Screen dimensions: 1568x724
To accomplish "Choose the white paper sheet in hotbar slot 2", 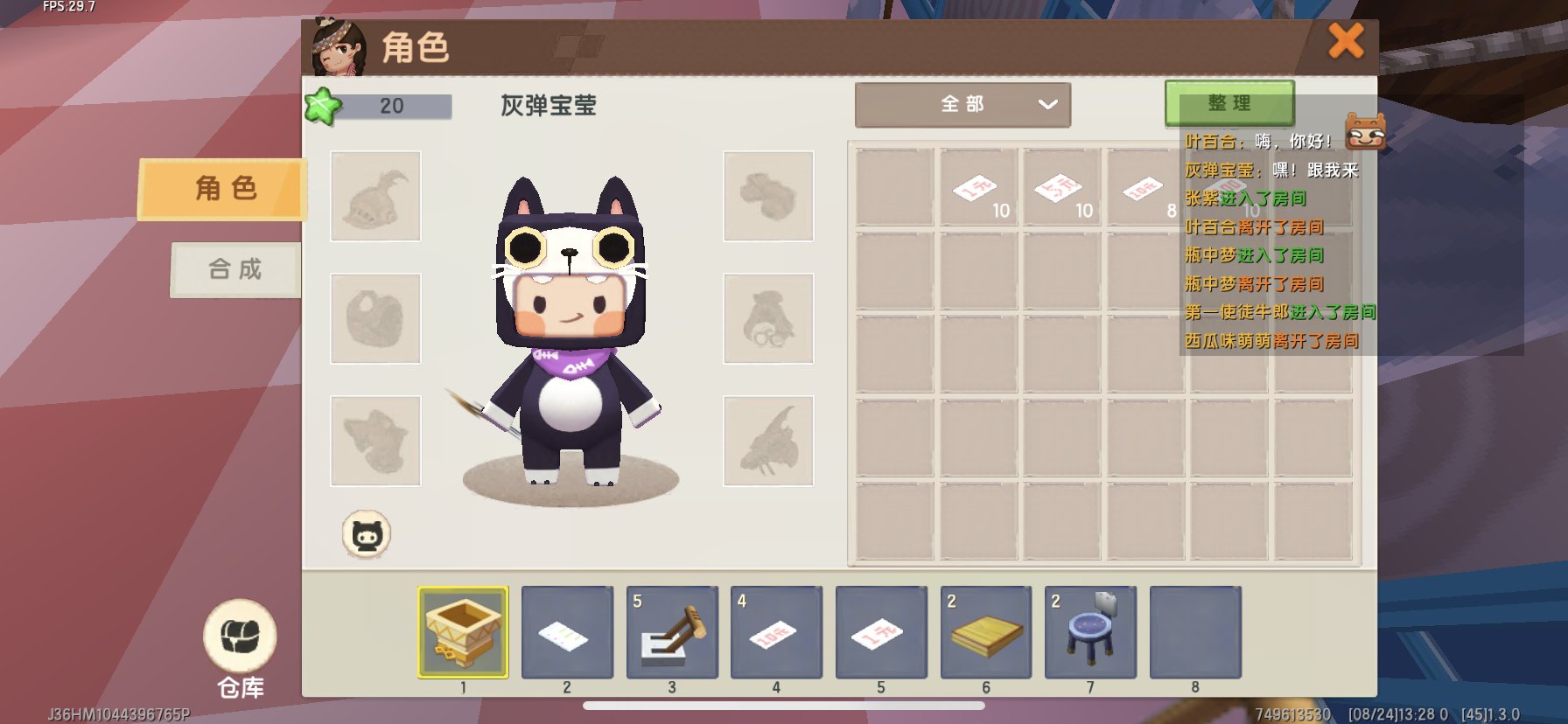I will [x=567, y=632].
